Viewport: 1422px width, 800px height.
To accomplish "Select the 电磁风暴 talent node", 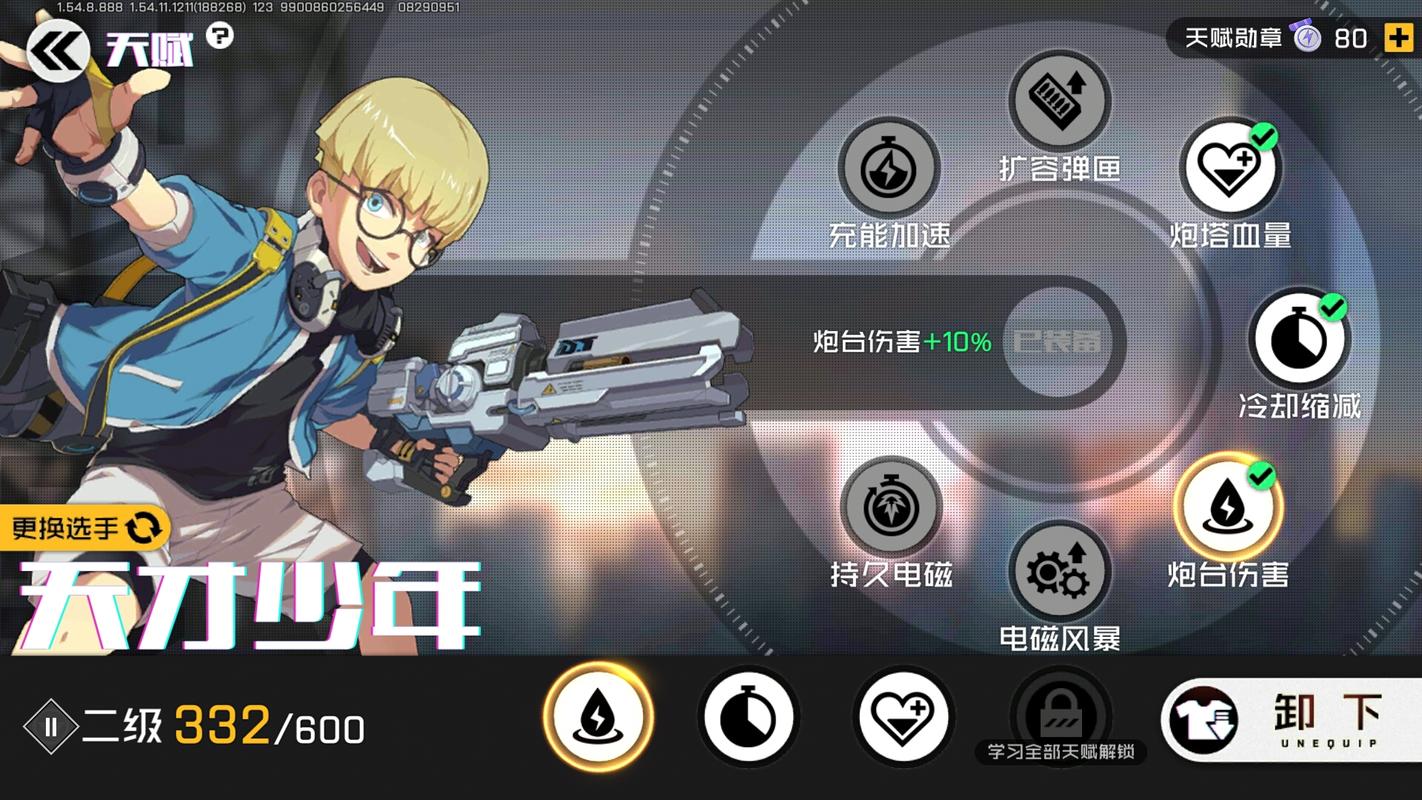I will (x=1058, y=573).
